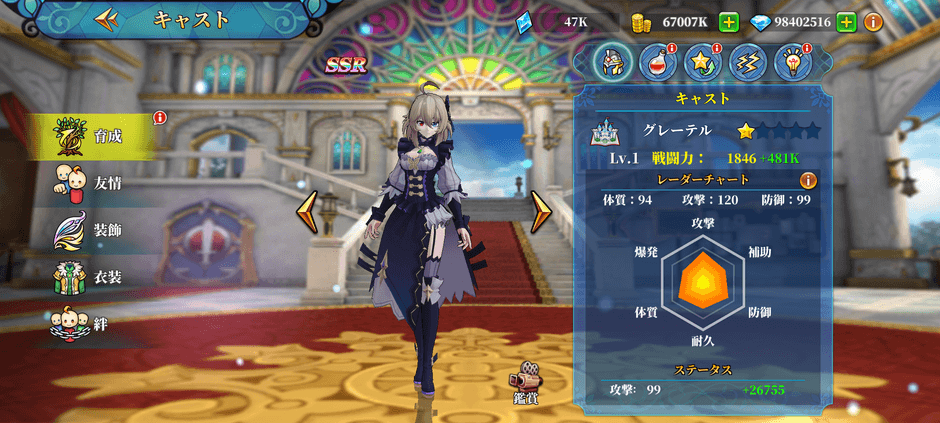Add more gold coins with the plus button
The height and width of the screenshot is (423, 940).
click(x=729, y=22)
